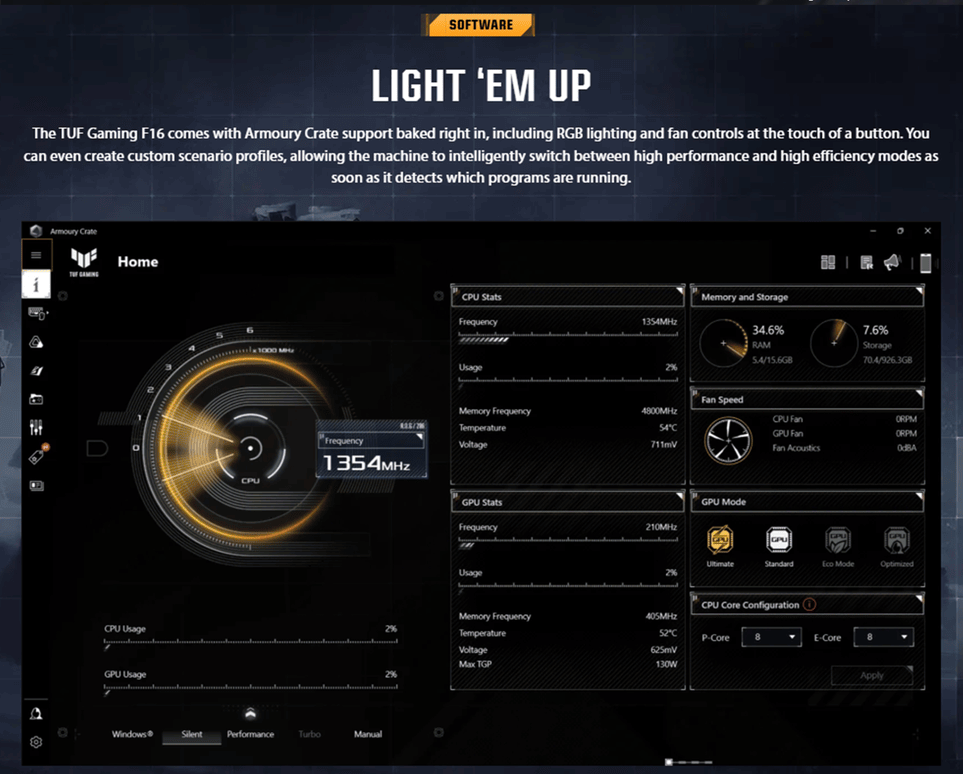Switch to Performance operating mode
This screenshot has height=774, width=963.
250,734
